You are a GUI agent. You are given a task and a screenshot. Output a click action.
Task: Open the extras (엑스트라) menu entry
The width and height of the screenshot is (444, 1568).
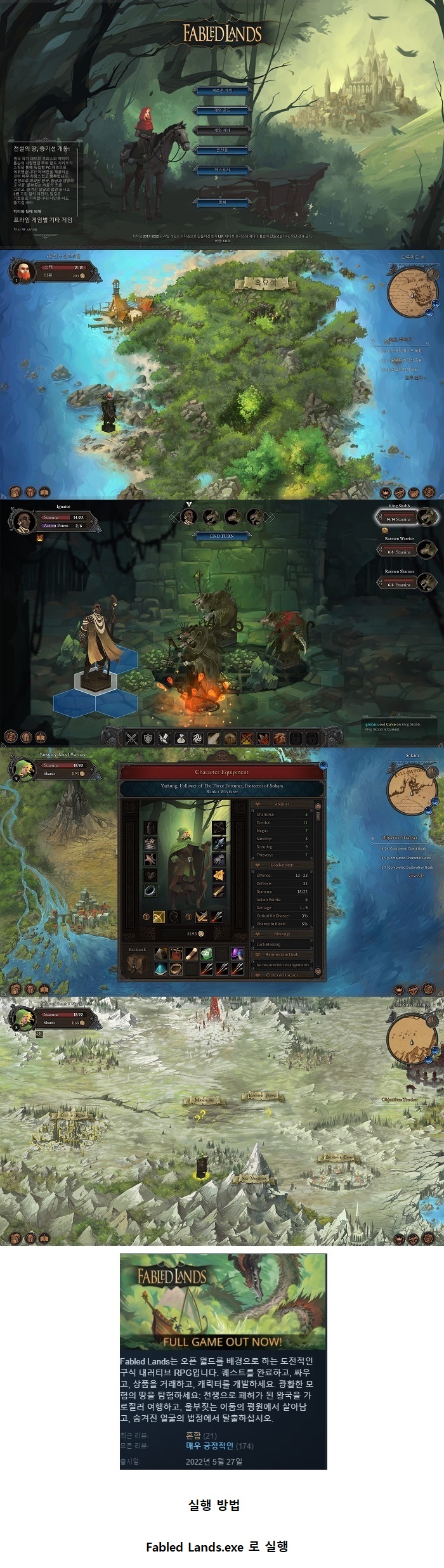click(x=222, y=171)
